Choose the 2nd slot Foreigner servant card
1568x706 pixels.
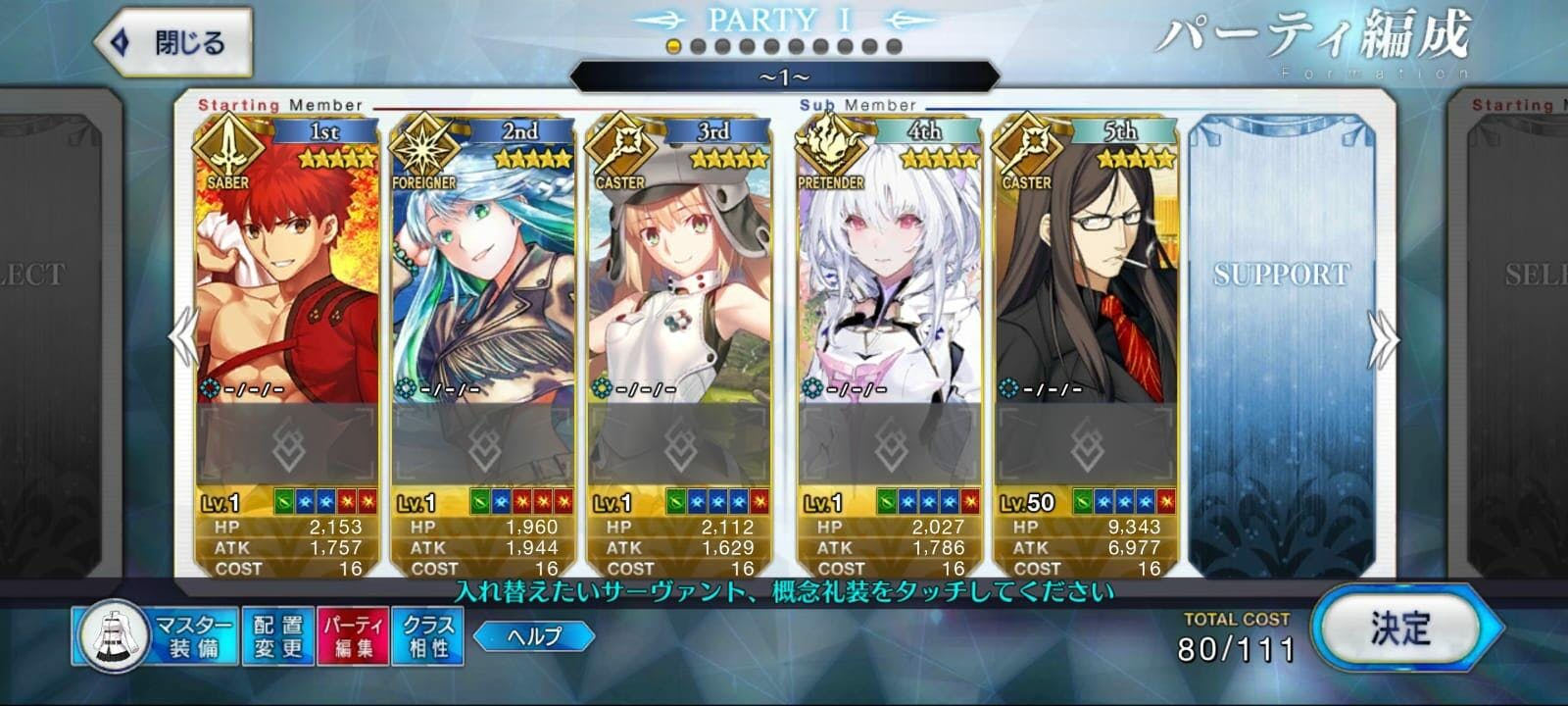click(x=483, y=275)
